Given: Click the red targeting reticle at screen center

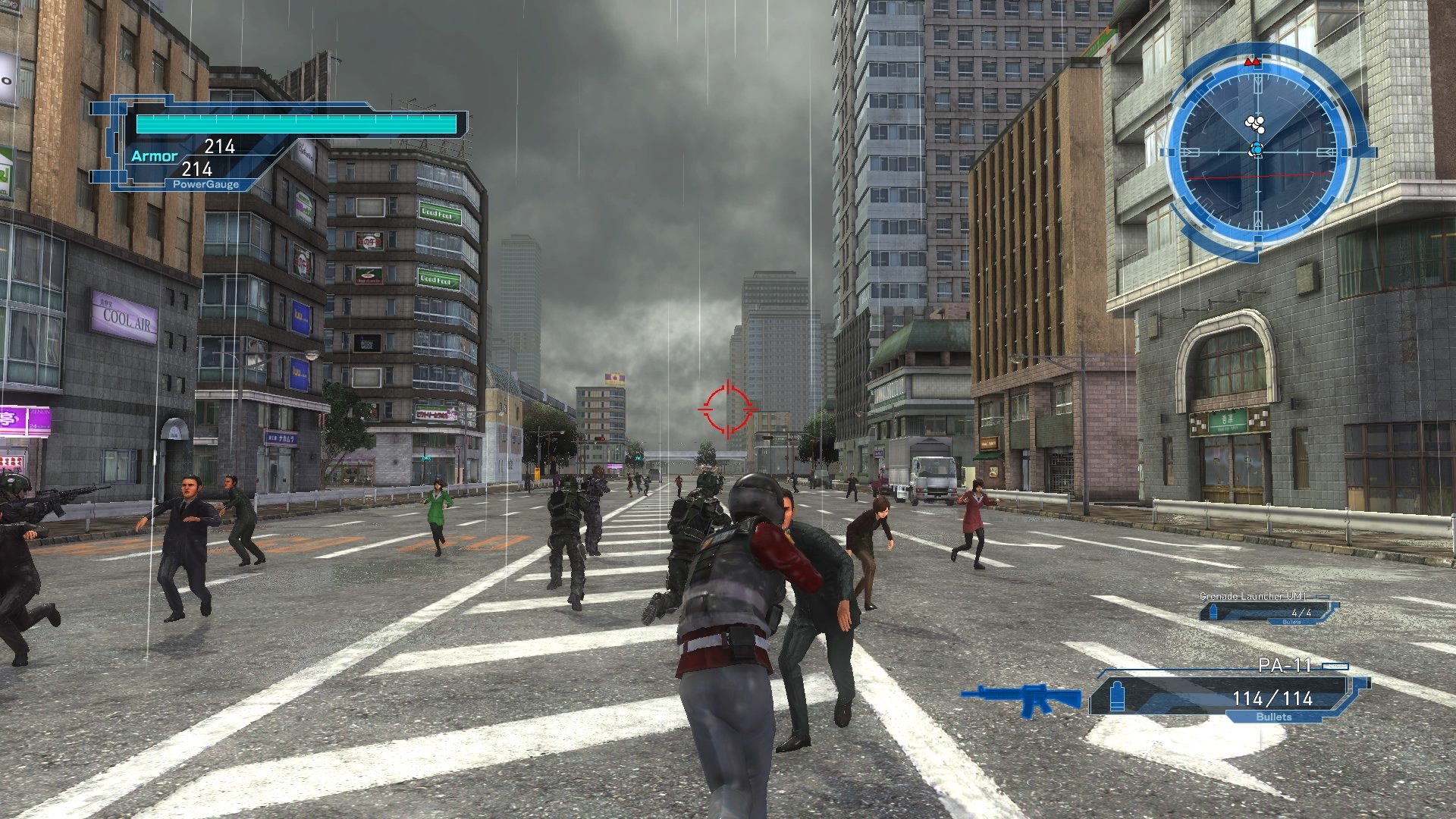Looking at the screenshot, I should (x=726, y=409).
